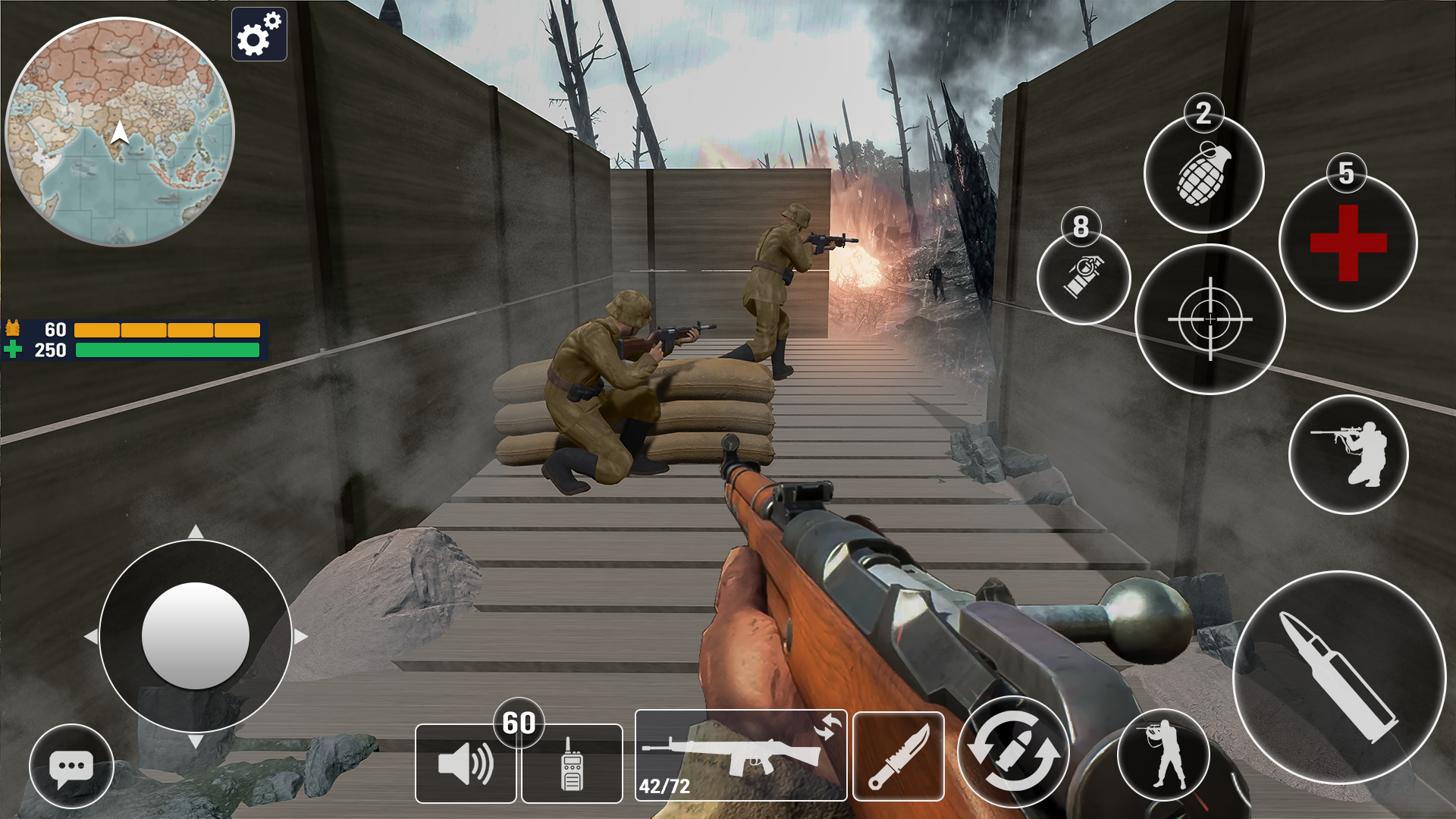Toggle the speaker sound button
This screenshot has height=819, width=1456.
[x=465, y=762]
